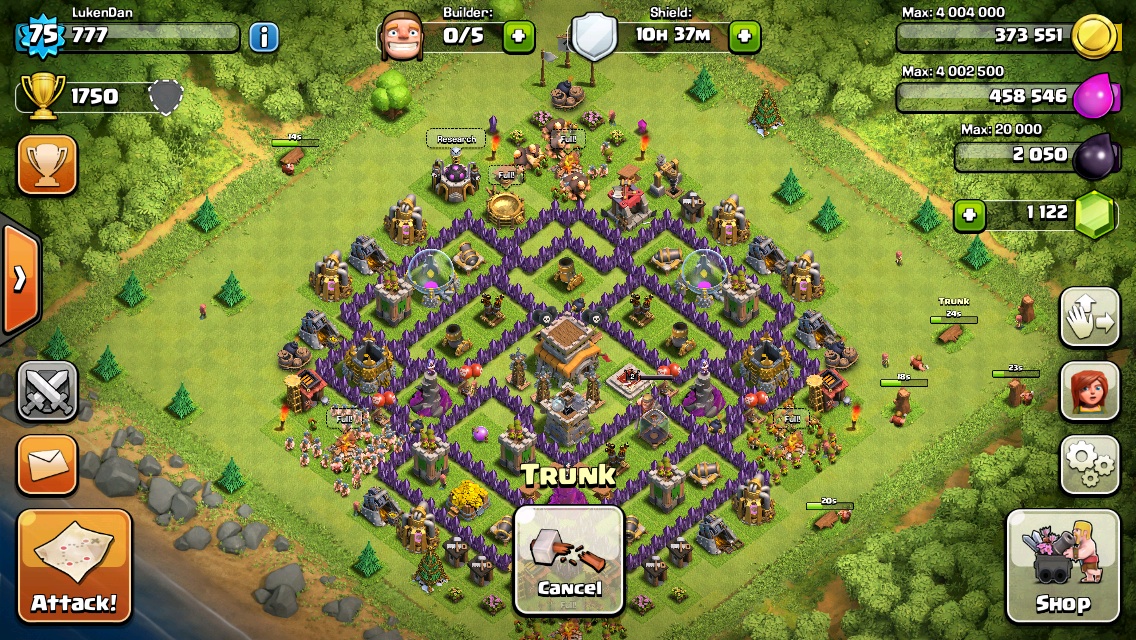Add builders with the green plus

[x=518, y=37]
